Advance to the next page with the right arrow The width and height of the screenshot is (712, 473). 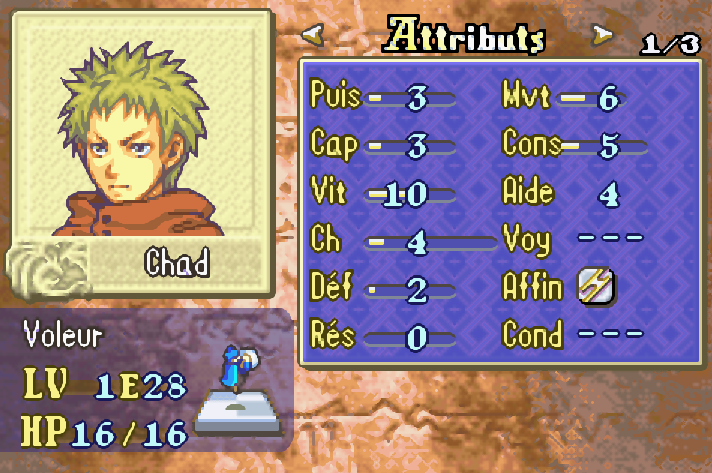pyautogui.click(x=602, y=36)
